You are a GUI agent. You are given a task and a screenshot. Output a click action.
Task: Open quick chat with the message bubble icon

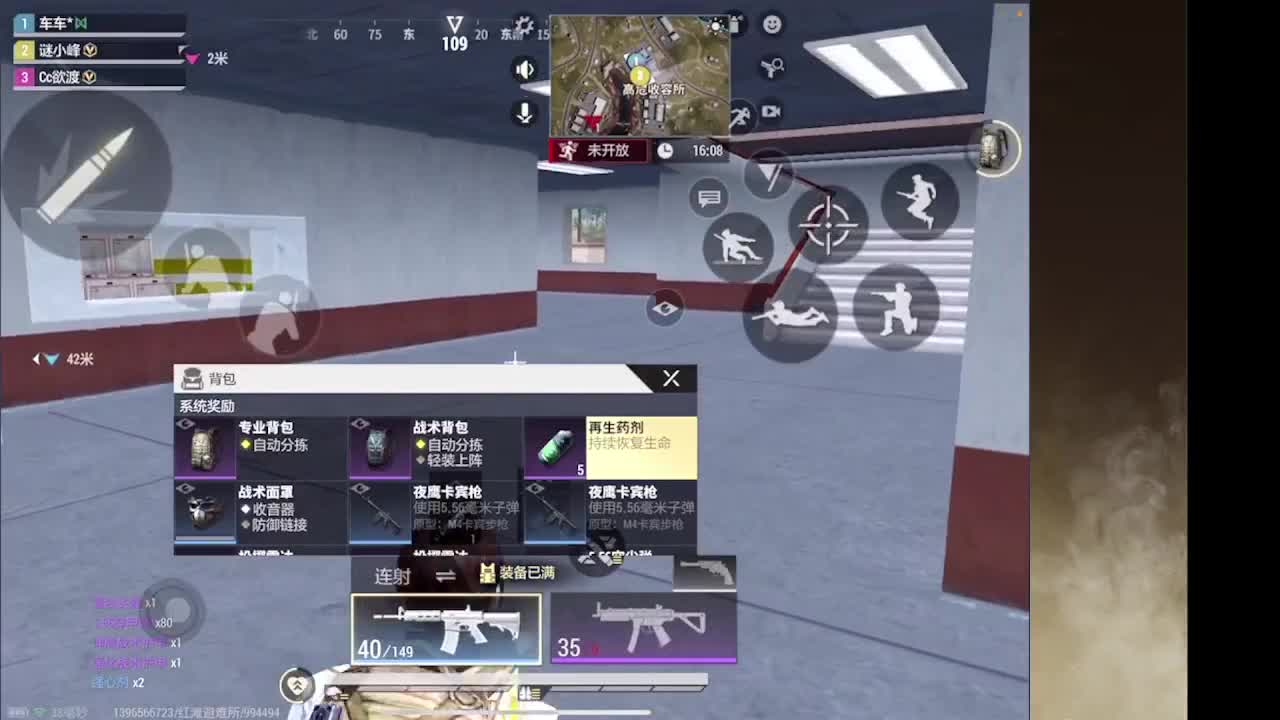click(x=709, y=199)
